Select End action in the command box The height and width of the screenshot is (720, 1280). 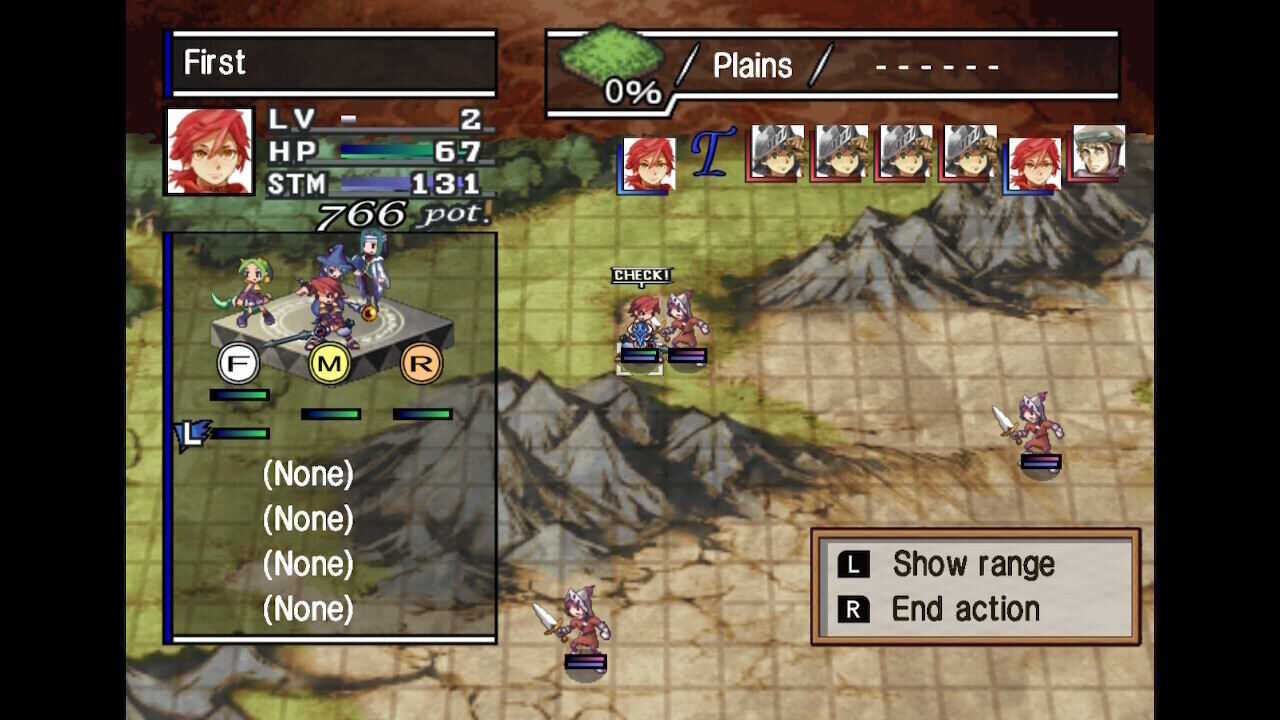coord(964,609)
